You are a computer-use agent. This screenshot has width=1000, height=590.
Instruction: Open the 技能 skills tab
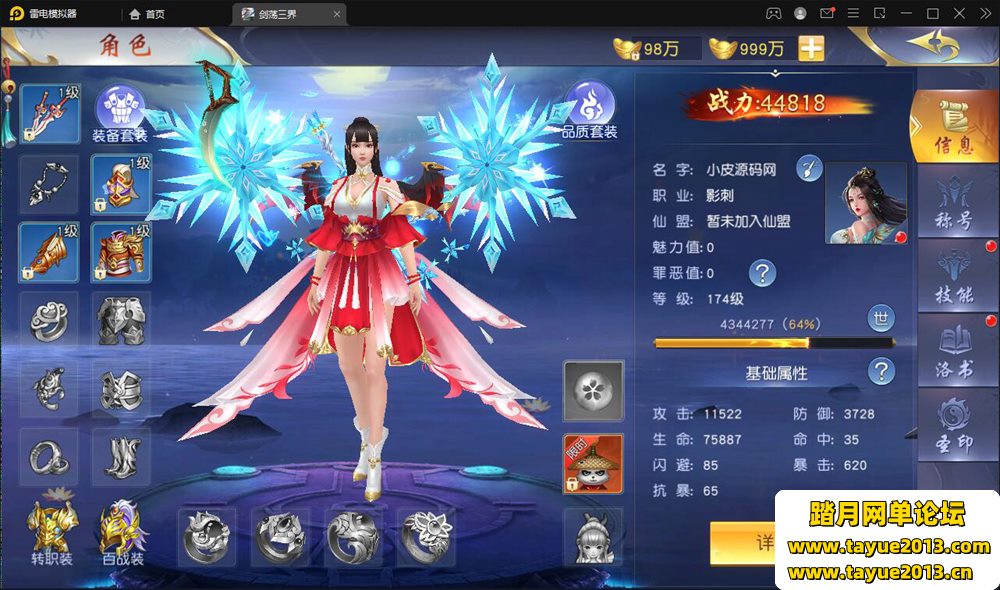click(x=952, y=276)
